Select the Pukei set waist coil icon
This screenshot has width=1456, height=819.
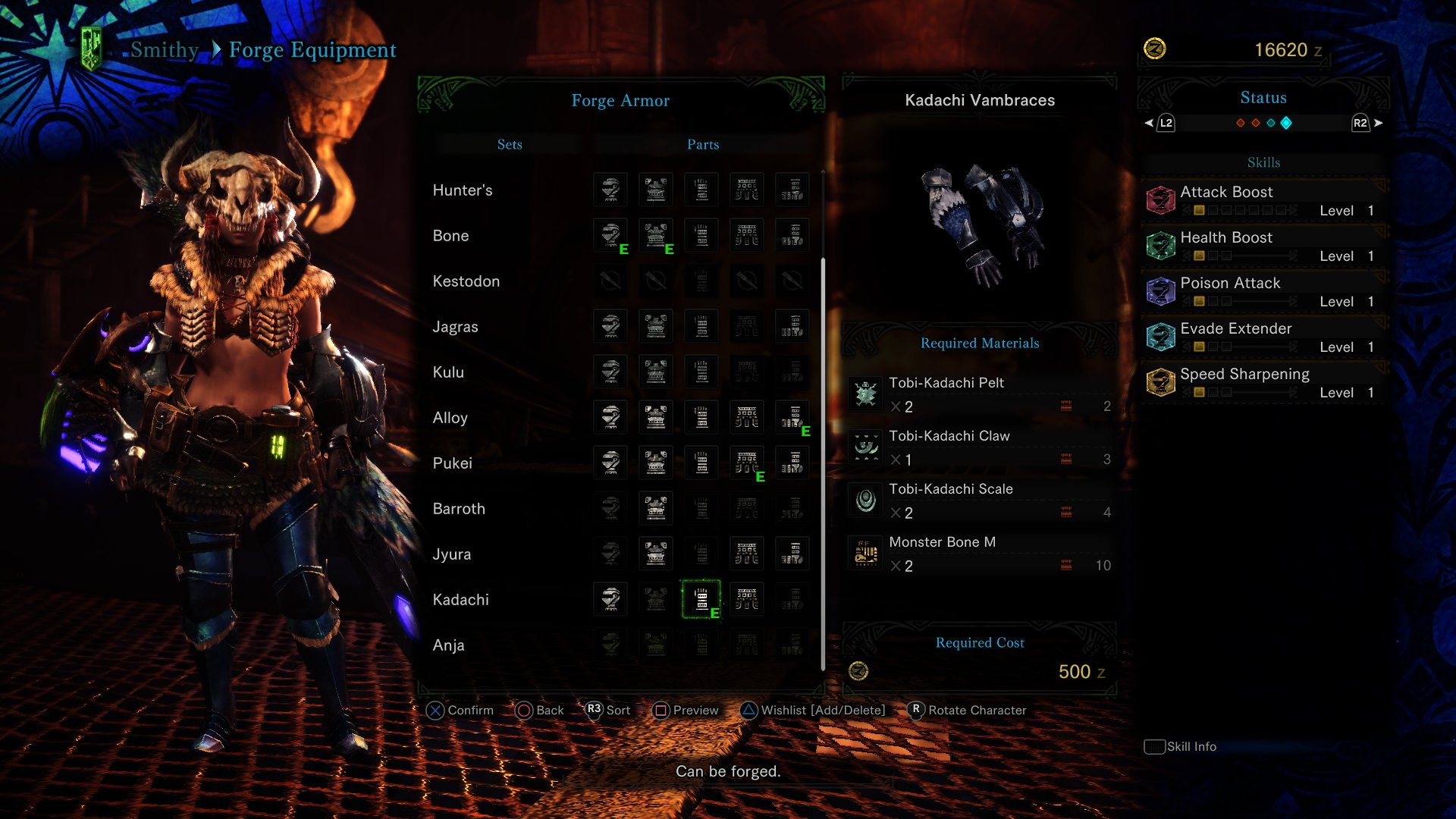747,463
